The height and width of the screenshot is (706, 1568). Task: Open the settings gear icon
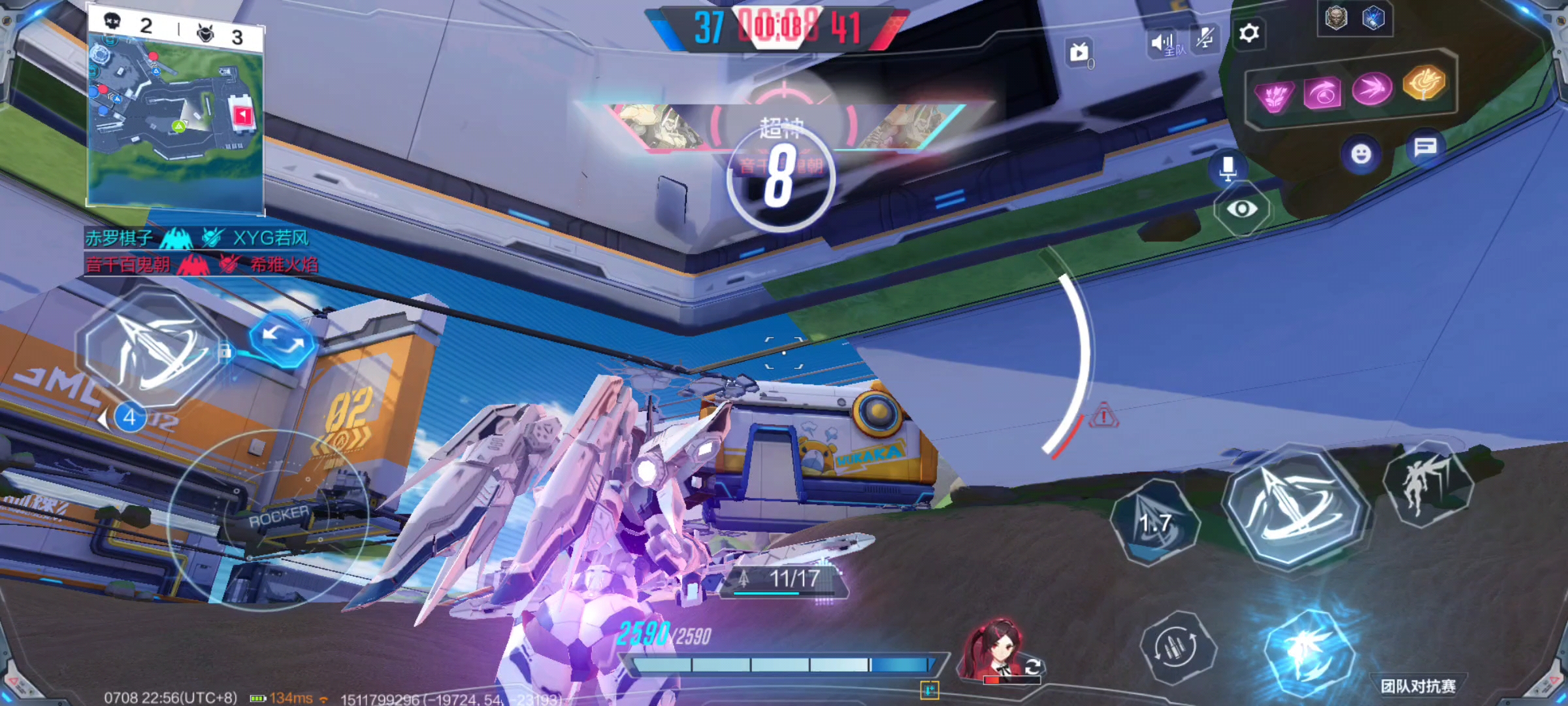point(1249,33)
